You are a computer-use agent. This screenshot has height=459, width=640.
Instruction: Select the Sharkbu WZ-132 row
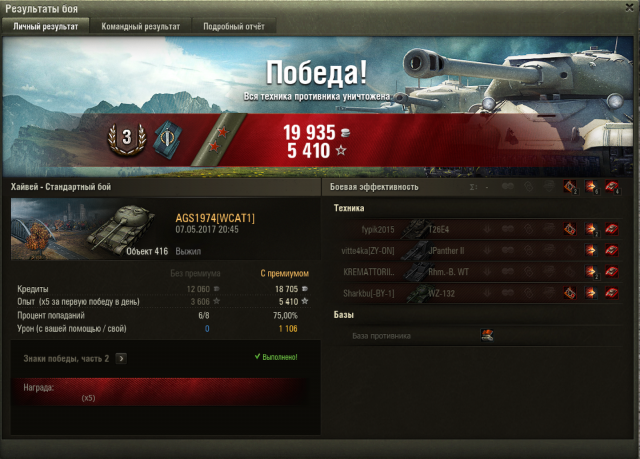click(x=476, y=293)
